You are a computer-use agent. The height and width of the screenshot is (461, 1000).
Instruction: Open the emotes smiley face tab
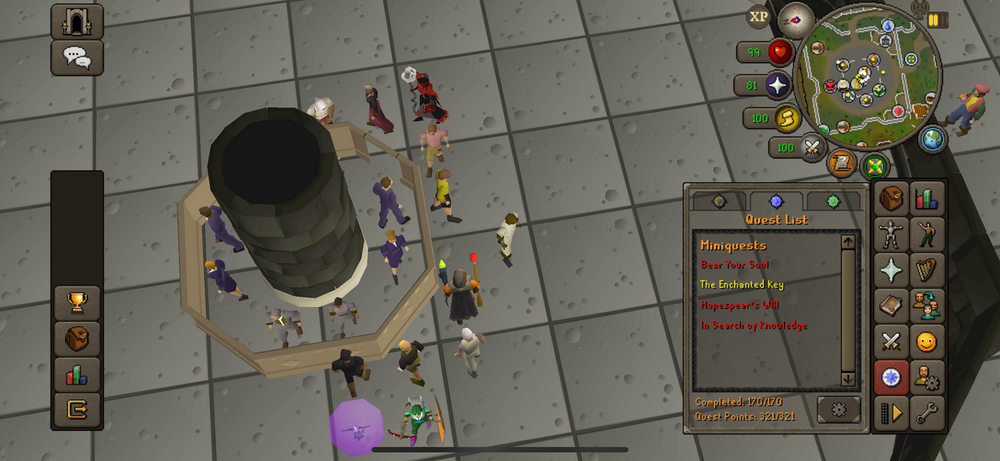[928, 342]
